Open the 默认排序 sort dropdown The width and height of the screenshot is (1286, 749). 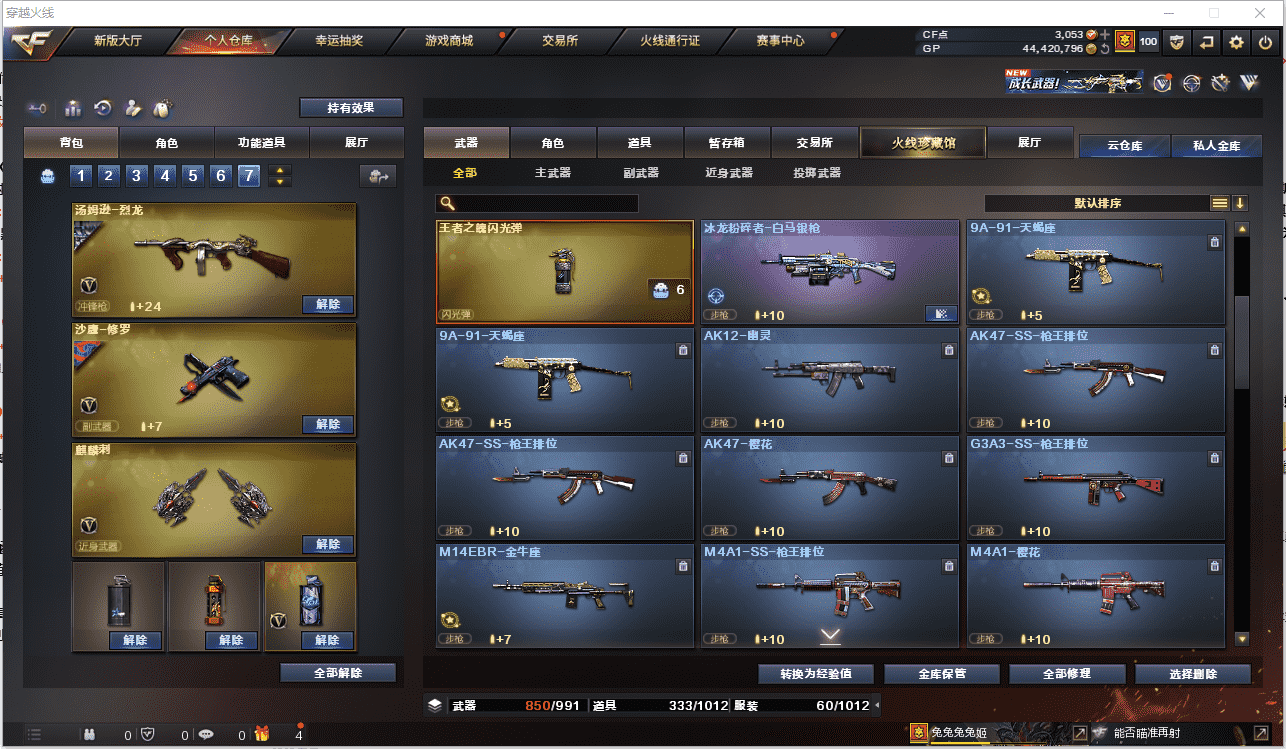coord(1097,203)
